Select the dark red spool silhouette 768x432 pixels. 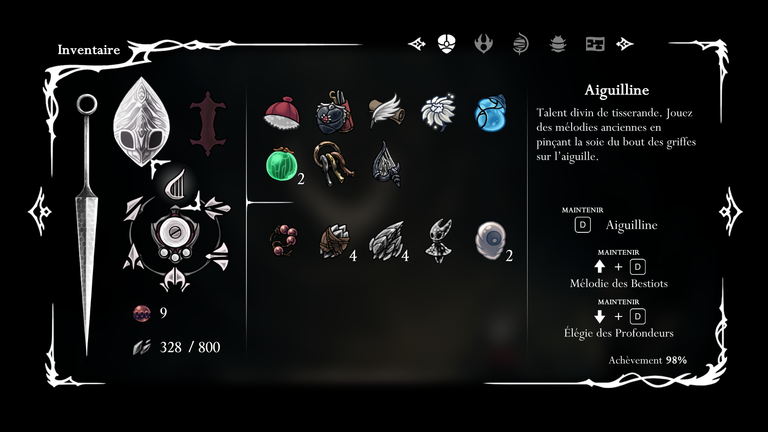[x=207, y=124]
